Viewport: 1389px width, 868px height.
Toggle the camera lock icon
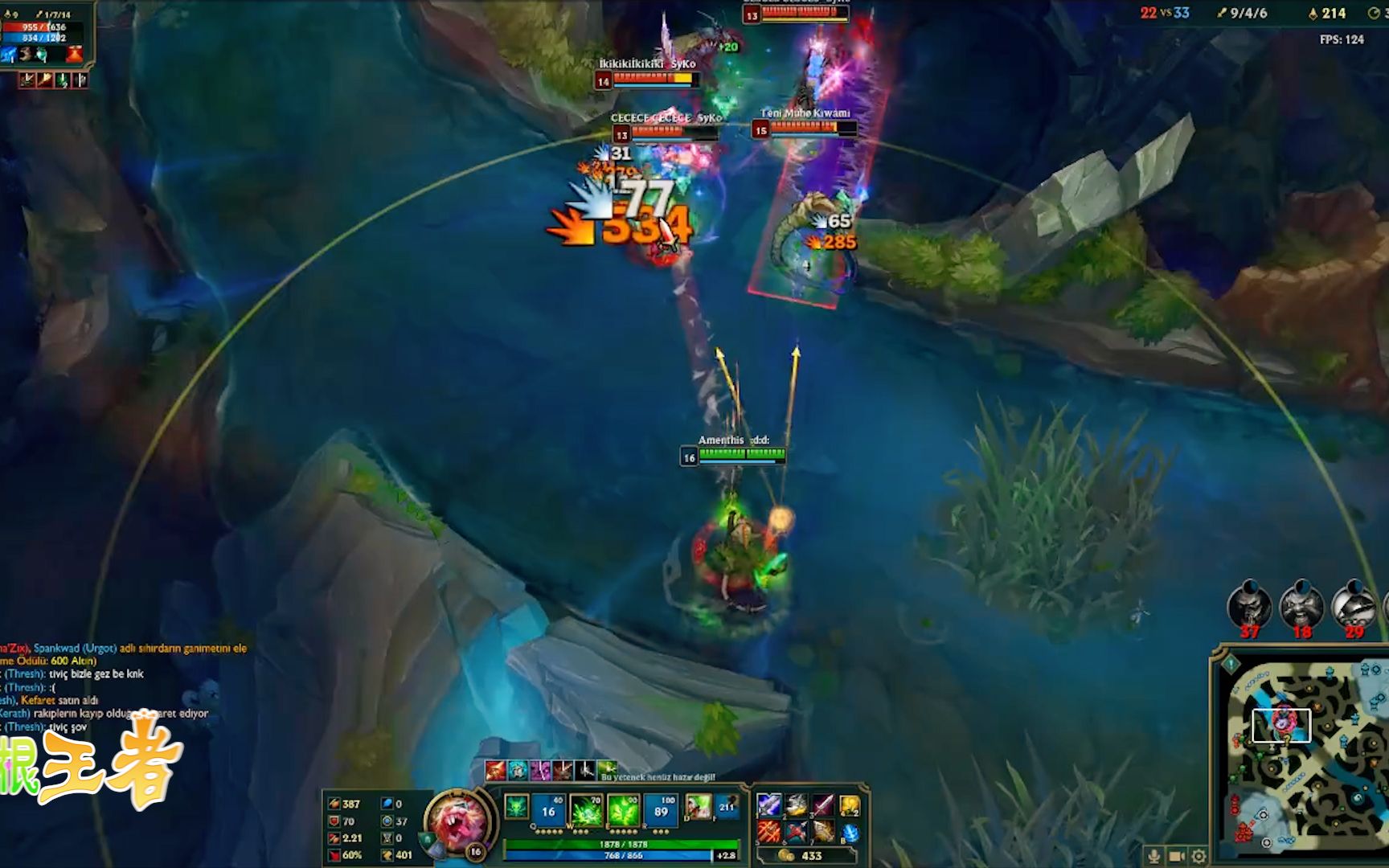tap(1176, 855)
